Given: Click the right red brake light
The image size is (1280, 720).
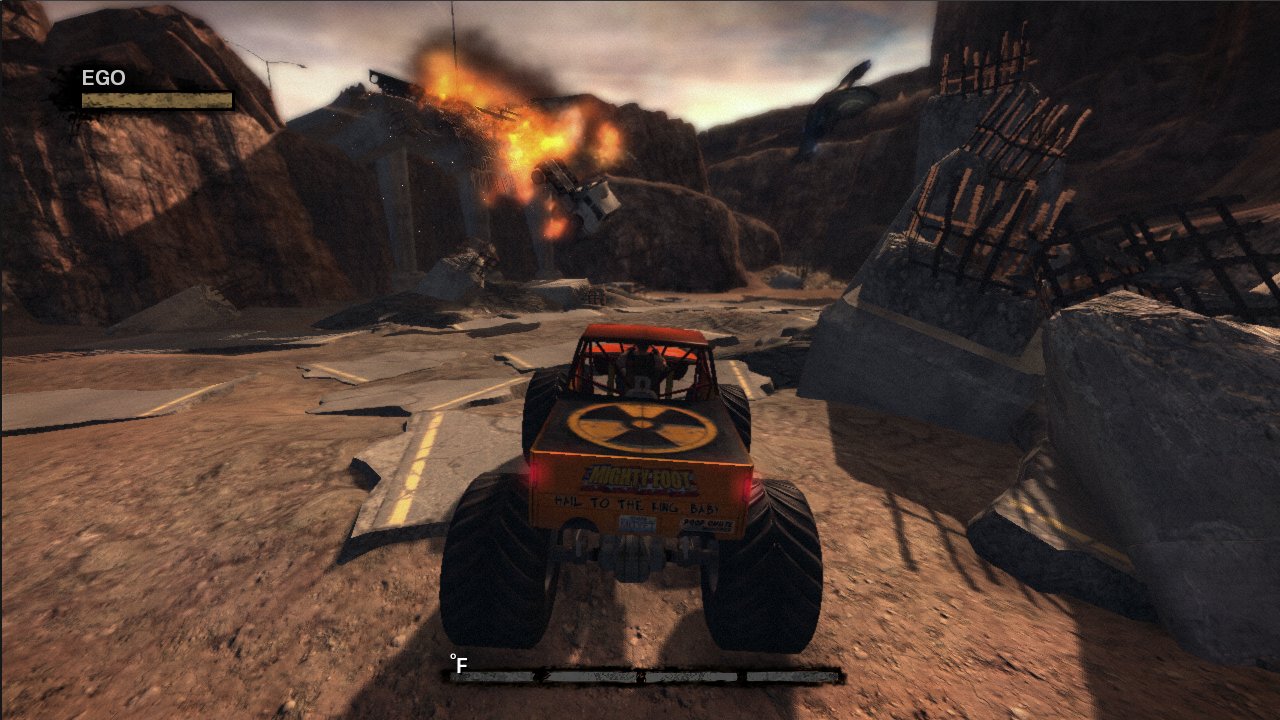Looking at the screenshot, I should (748, 487).
